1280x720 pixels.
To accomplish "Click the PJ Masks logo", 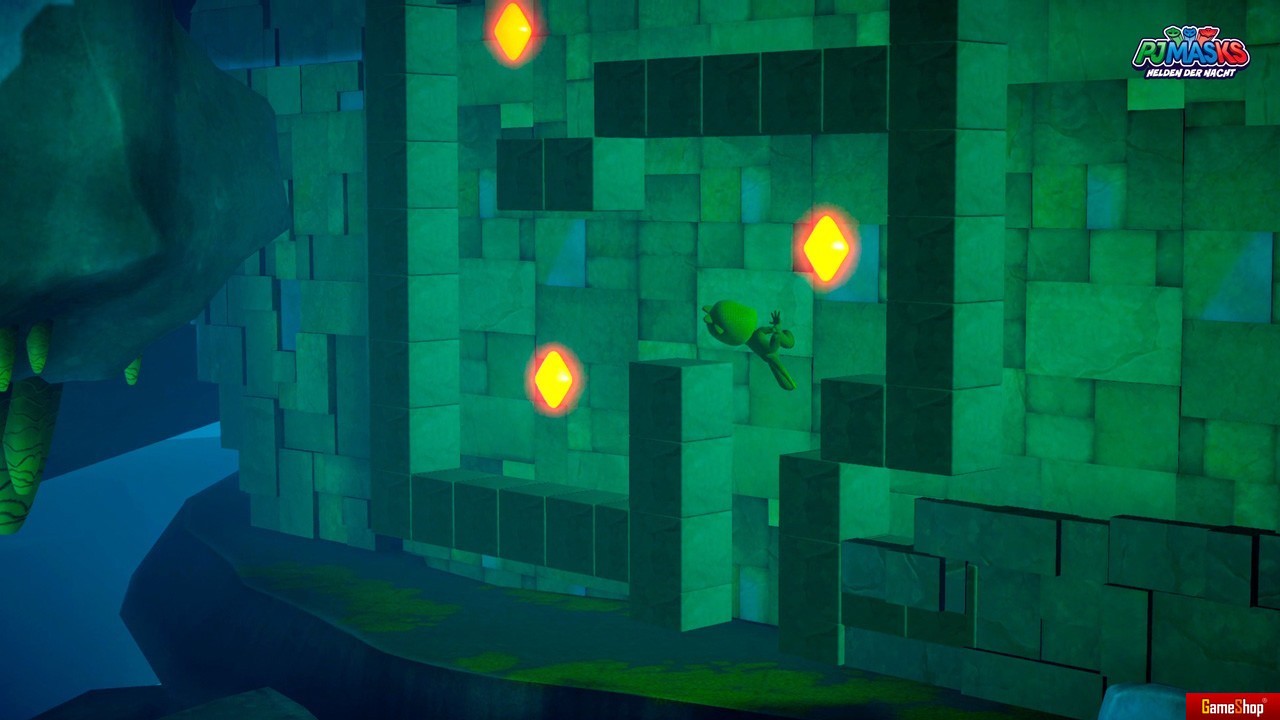I will point(1190,52).
